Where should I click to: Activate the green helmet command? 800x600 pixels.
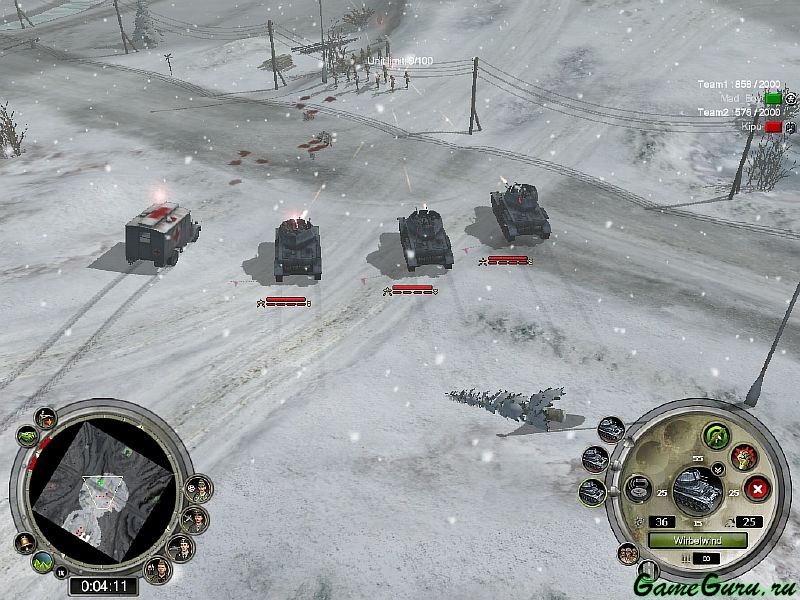point(716,435)
